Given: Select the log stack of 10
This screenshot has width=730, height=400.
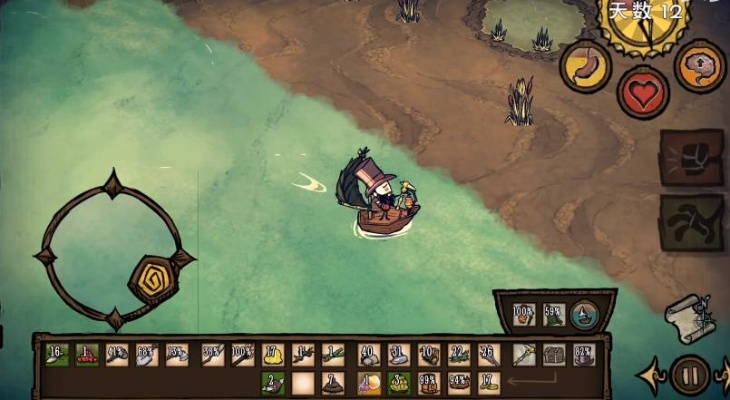Looking at the screenshot, I should pos(429,354).
